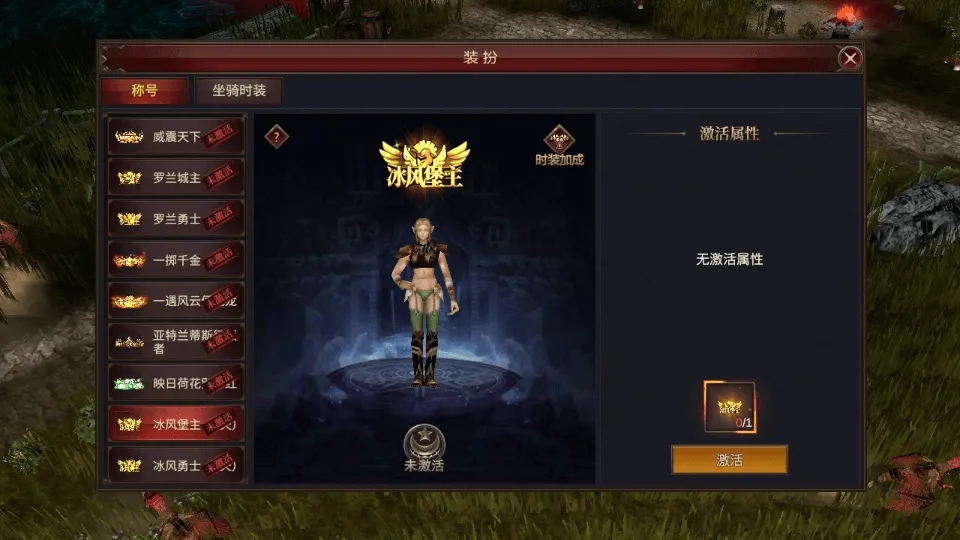Image resolution: width=960 pixels, height=540 pixels.
Task: Switch to the 称号 tab
Action: pyautogui.click(x=144, y=91)
